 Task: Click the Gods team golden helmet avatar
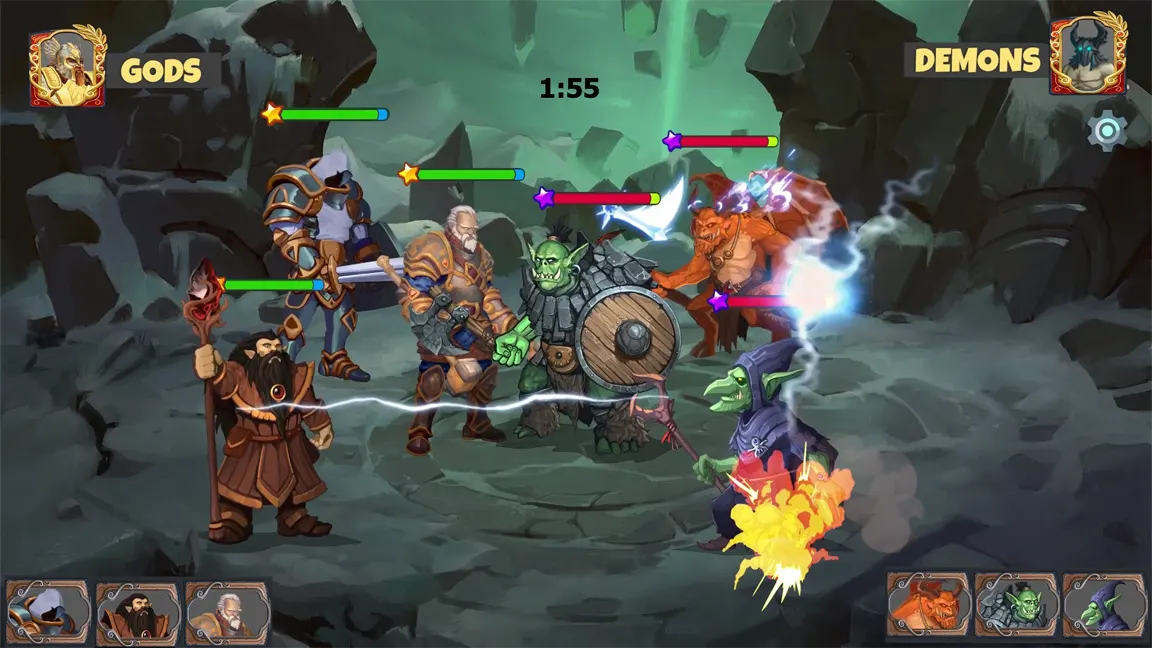click(x=67, y=66)
